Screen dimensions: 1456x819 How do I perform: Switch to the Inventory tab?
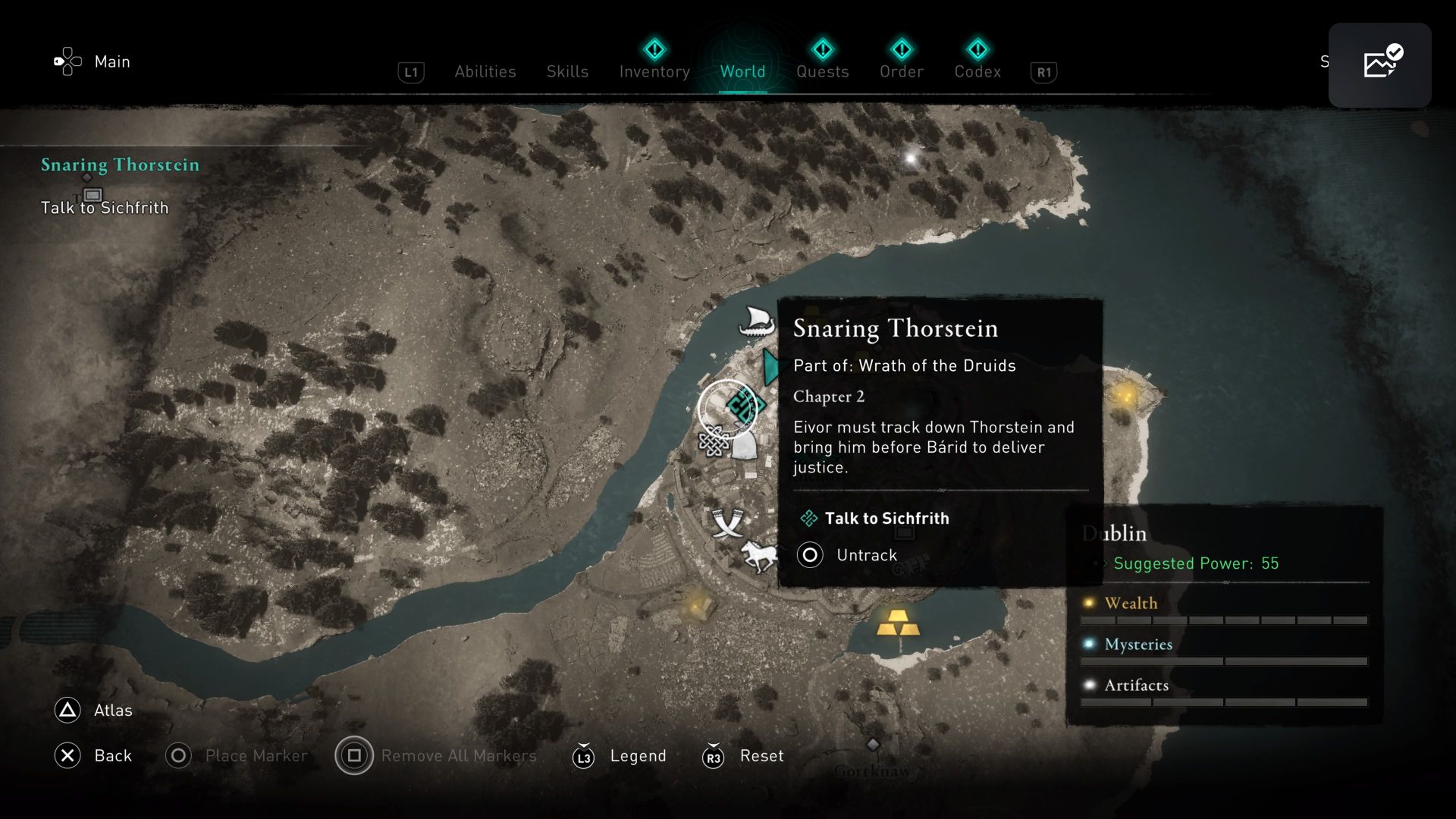point(654,71)
